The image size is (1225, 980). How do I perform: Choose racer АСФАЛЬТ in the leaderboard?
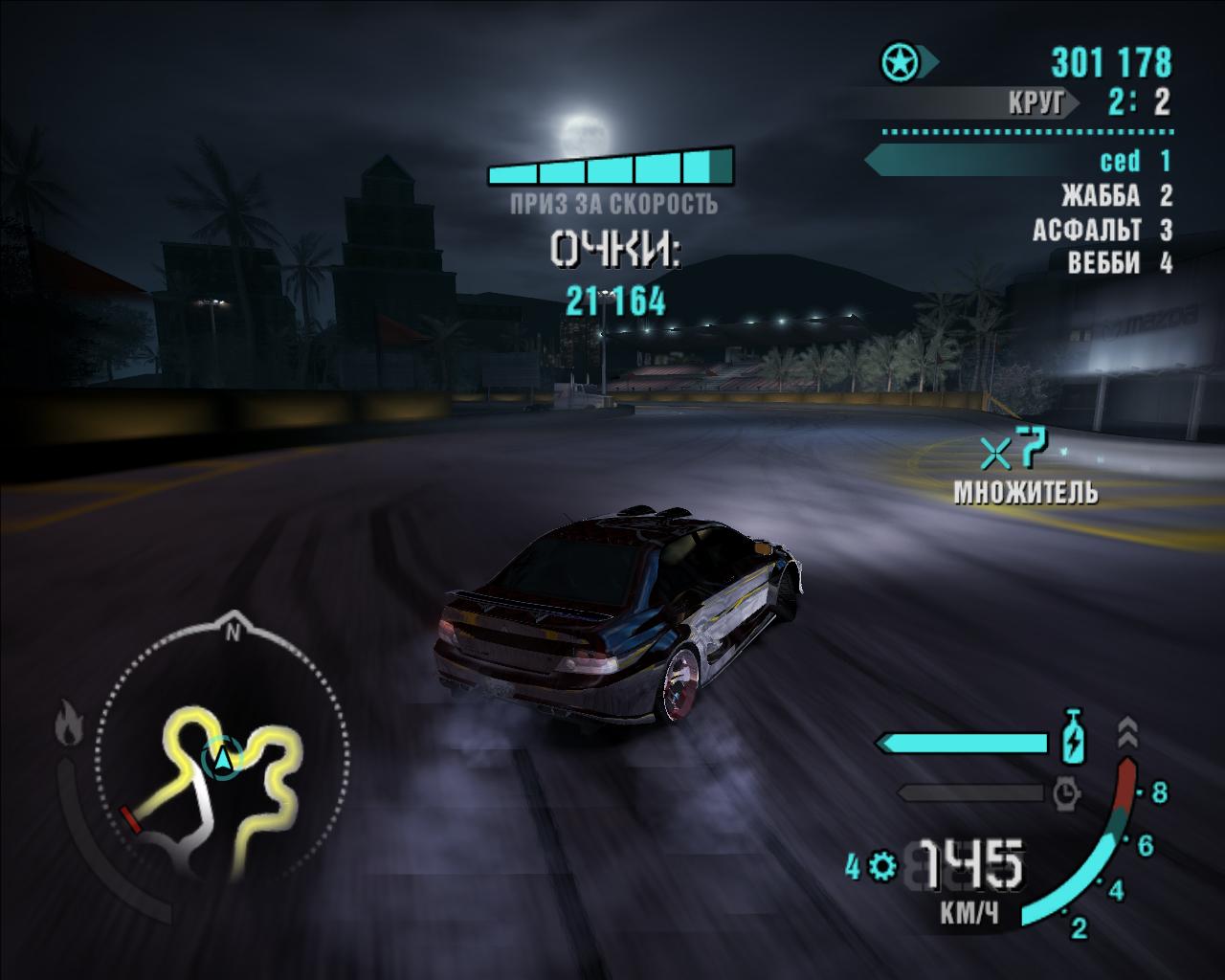[1101, 231]
